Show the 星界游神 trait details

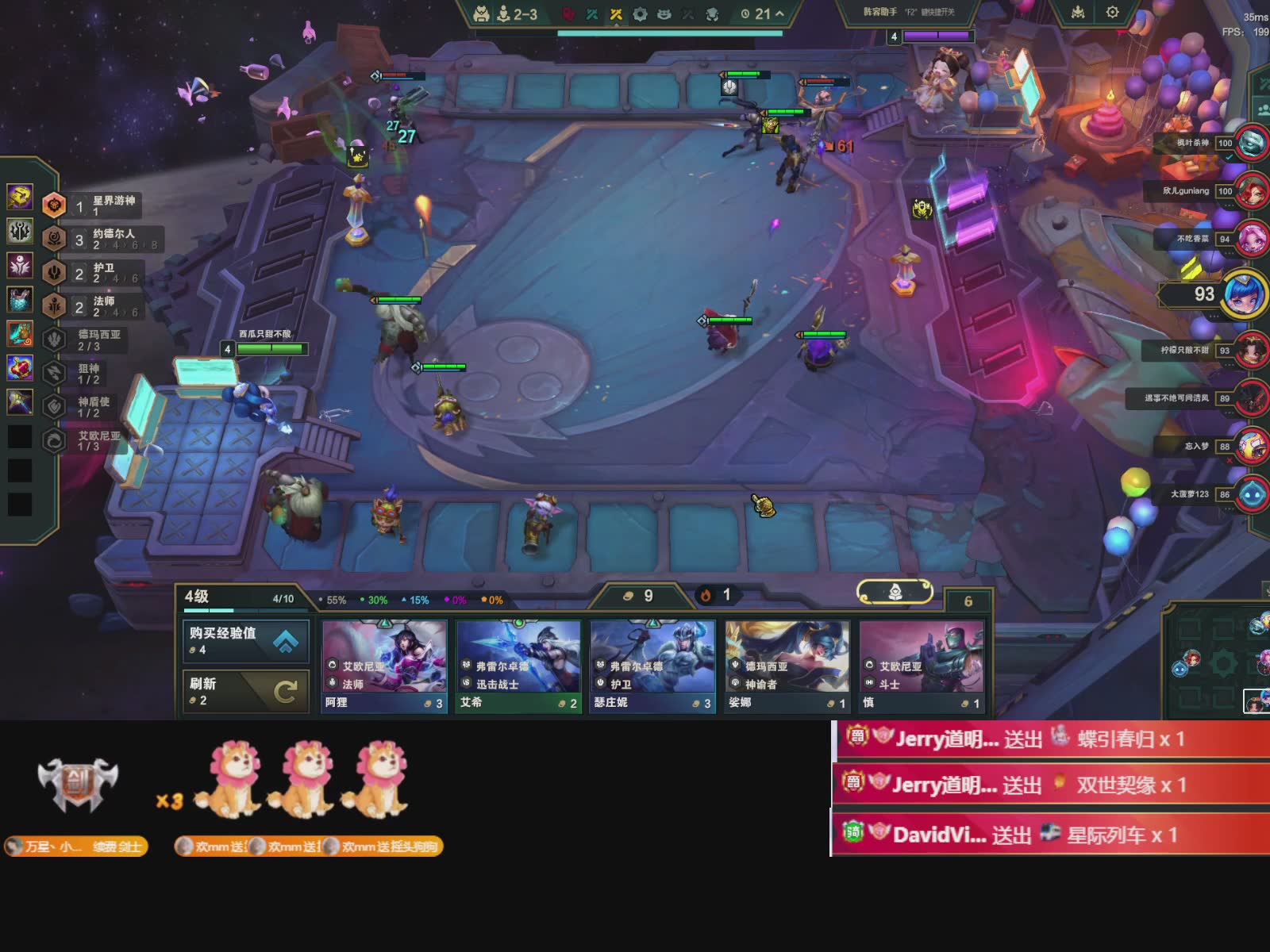click(x=102, y=206)
